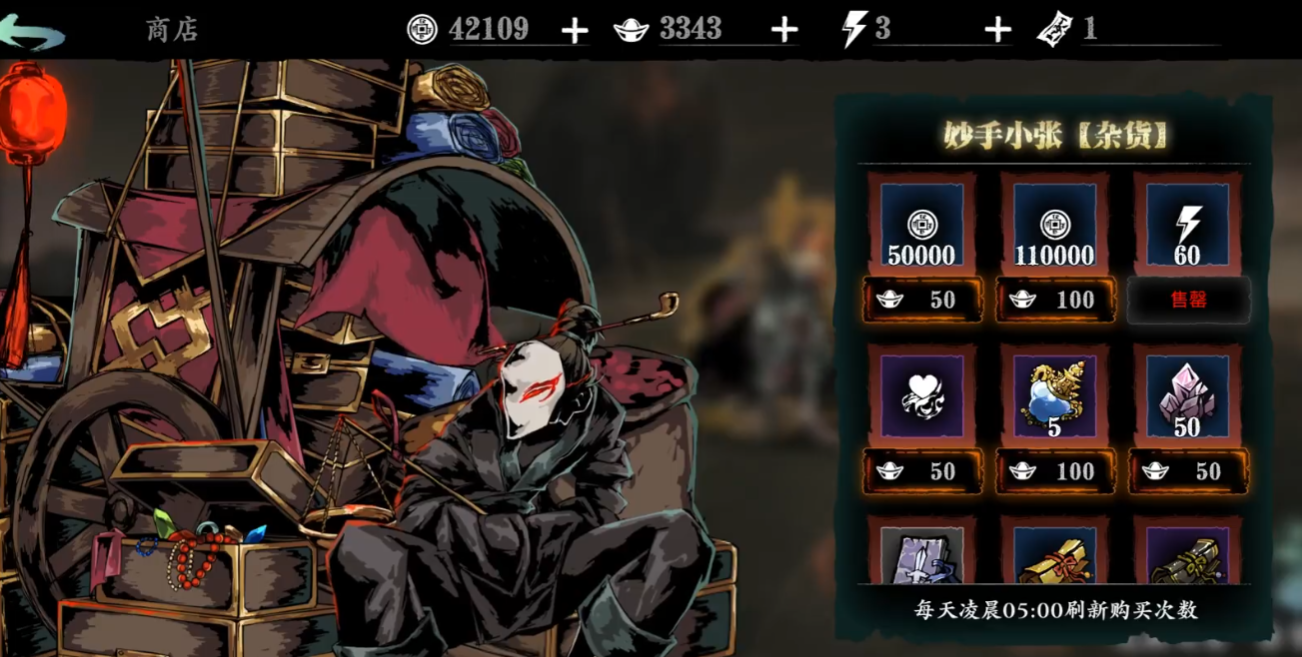Add more copper coins with the plus button
Viewport: 1302px width, 657px height.
[x=574, y=31]
